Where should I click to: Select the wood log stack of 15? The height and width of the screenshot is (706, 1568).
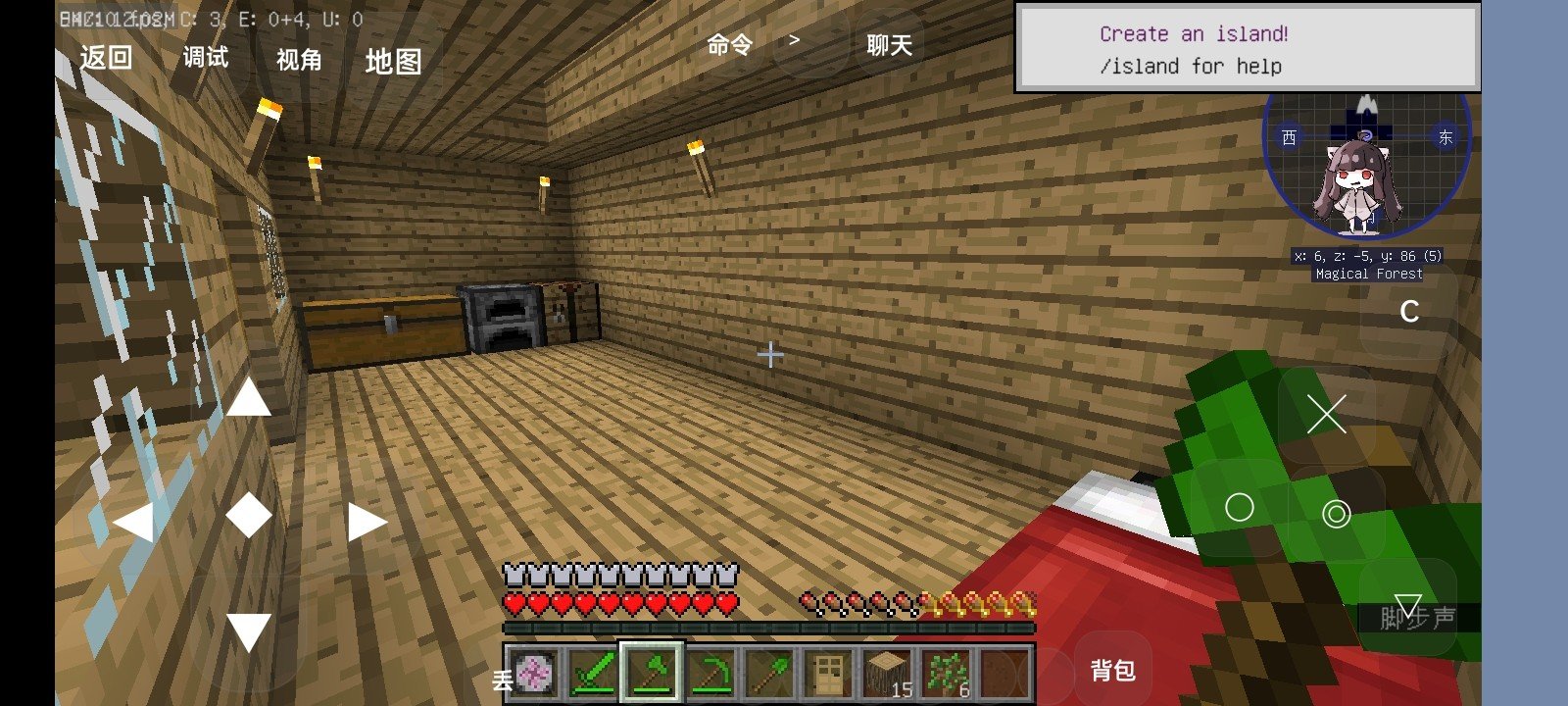click(887, 673)
